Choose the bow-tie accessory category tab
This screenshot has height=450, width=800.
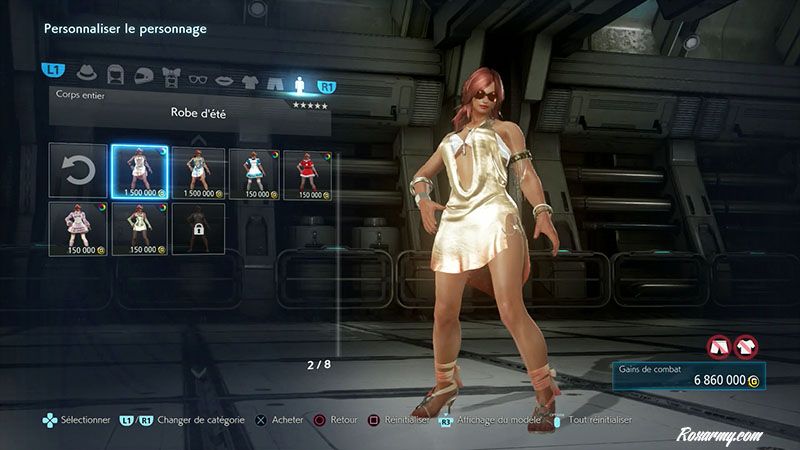coord(170,72)
